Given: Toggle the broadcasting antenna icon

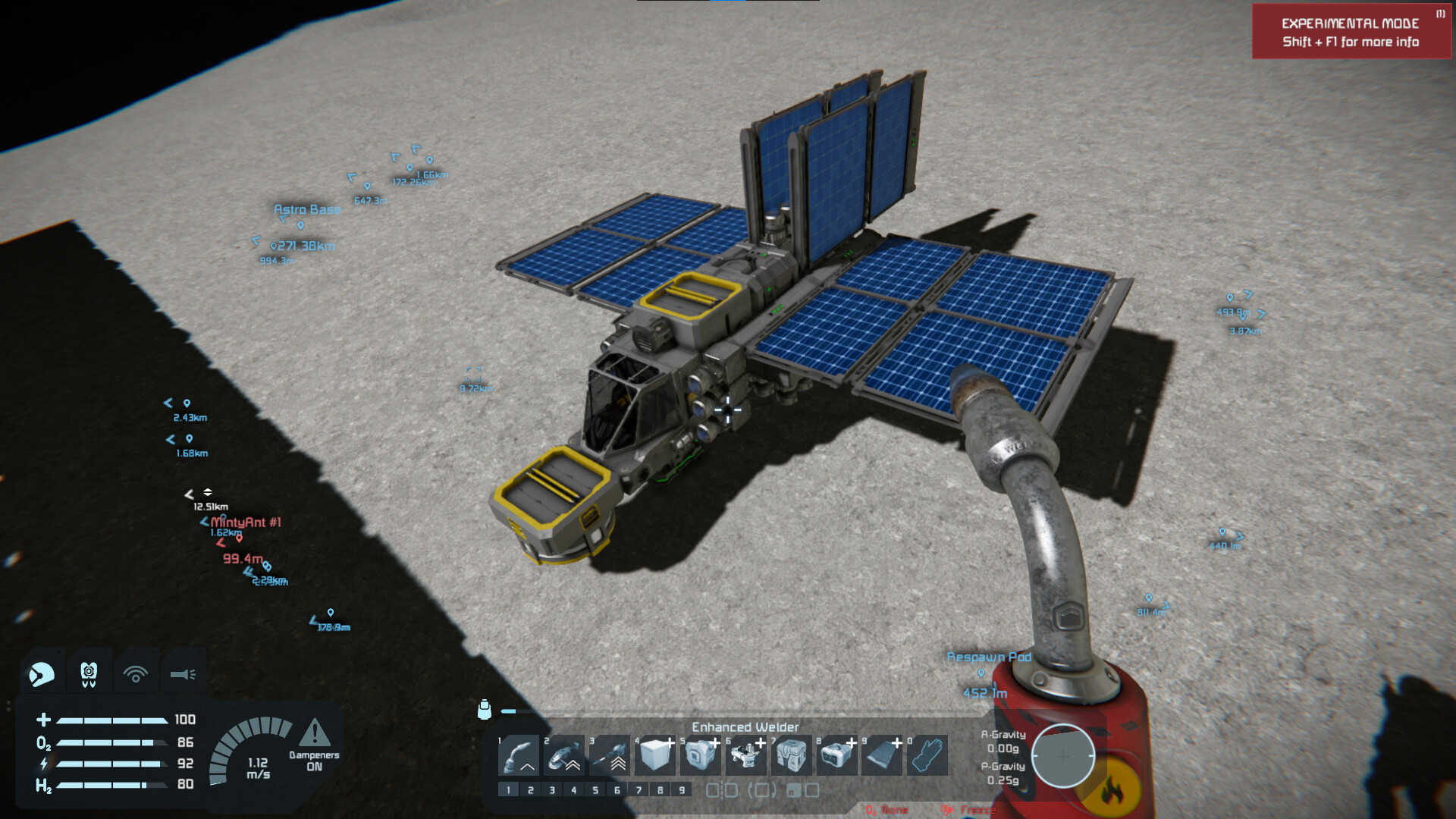Looking at the screenshot, I should (x=136, y=673).
